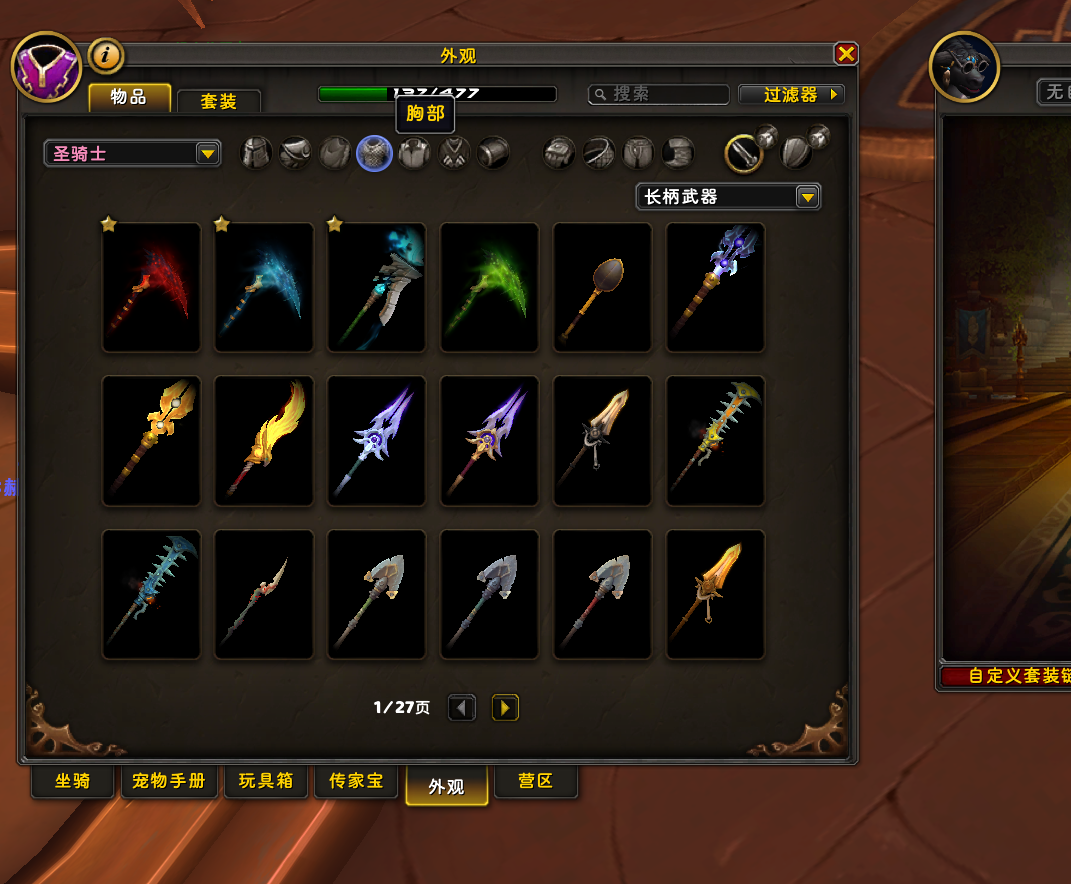1071x884 pixels.
Task: Pick the wooden spoon polearm appearance
Action: point(603,287)
